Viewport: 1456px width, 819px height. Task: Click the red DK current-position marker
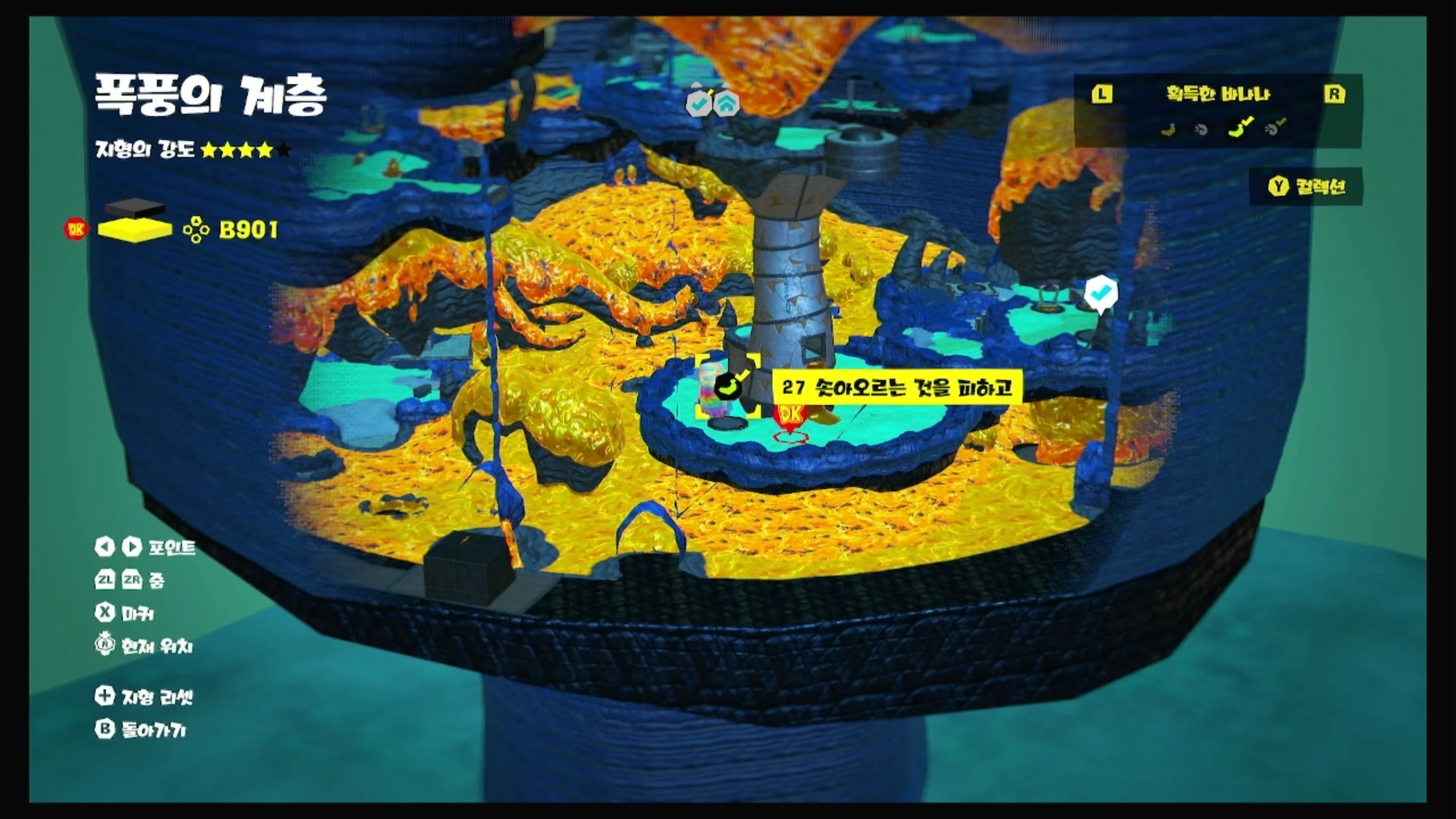pyautogui.click(x=791, y=415)
